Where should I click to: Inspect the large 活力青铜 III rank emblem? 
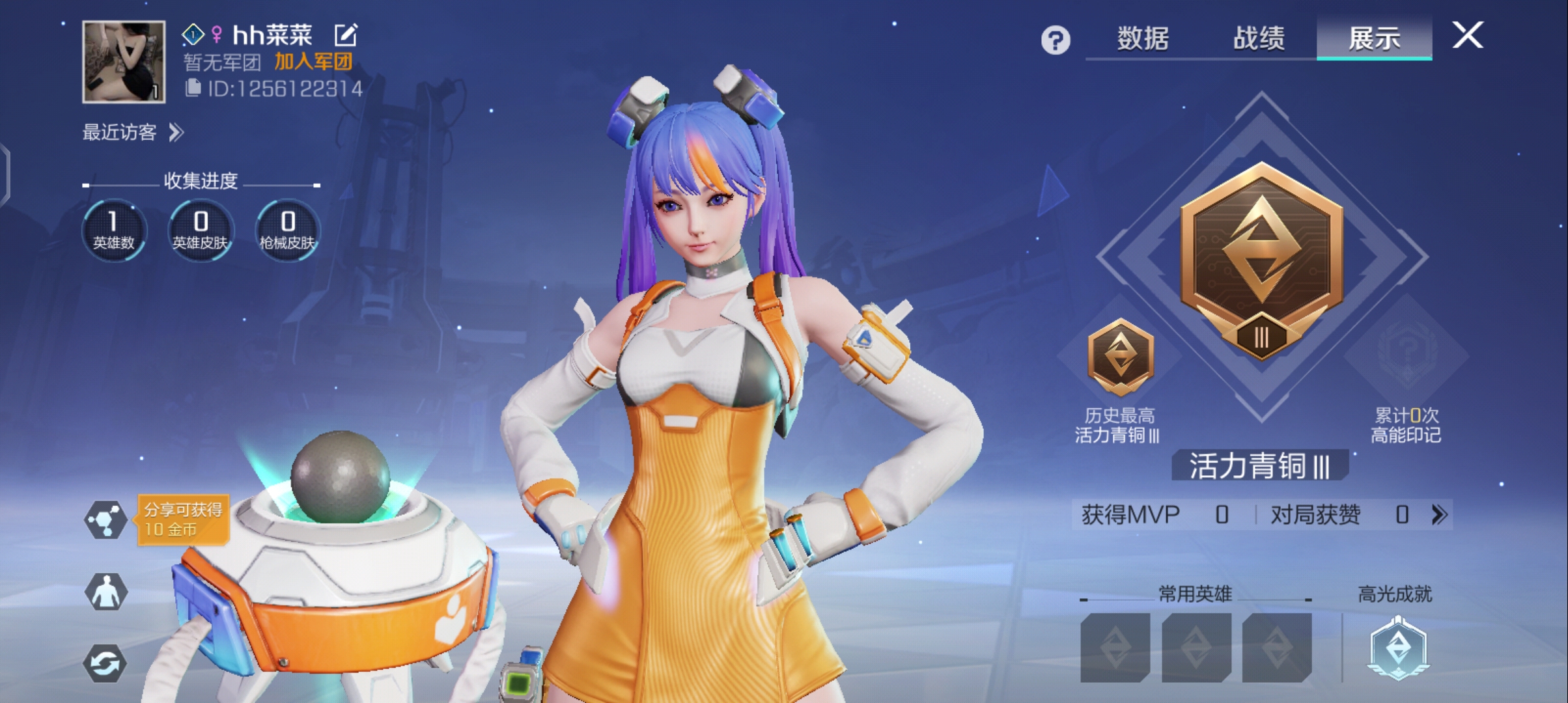click(x=1261, y=260)
